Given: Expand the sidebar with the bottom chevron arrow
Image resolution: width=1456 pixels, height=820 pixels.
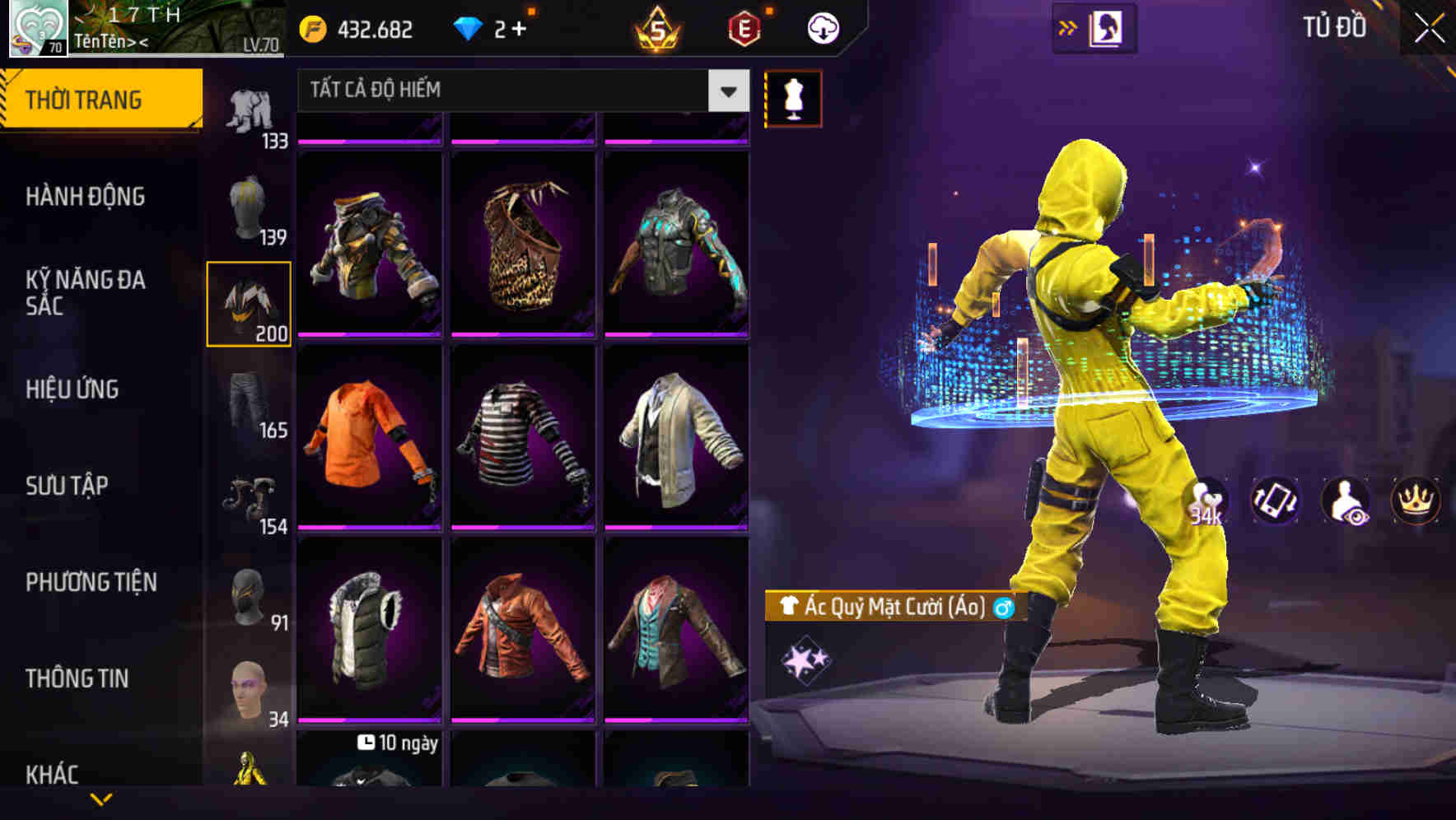Looking at the screenshot, I should (x=101, y=799).
